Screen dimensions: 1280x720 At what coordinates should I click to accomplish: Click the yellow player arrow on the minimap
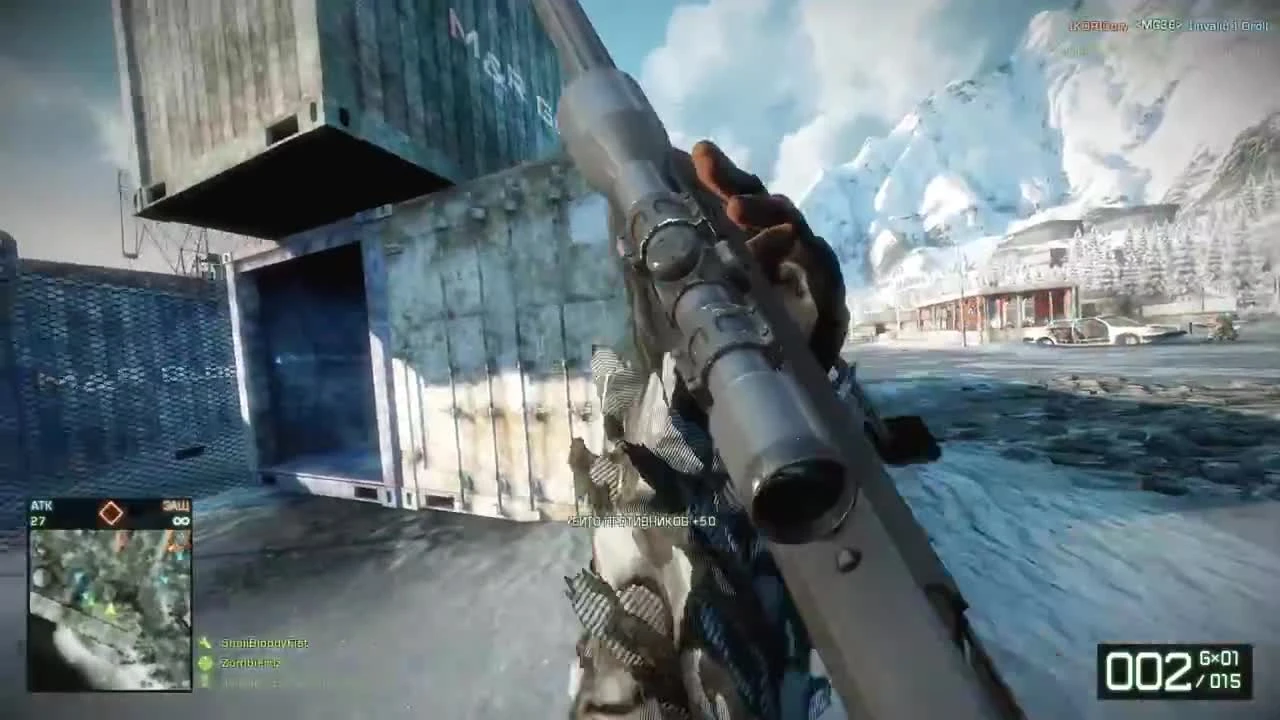pyautogui.click(x=108, y=610)
